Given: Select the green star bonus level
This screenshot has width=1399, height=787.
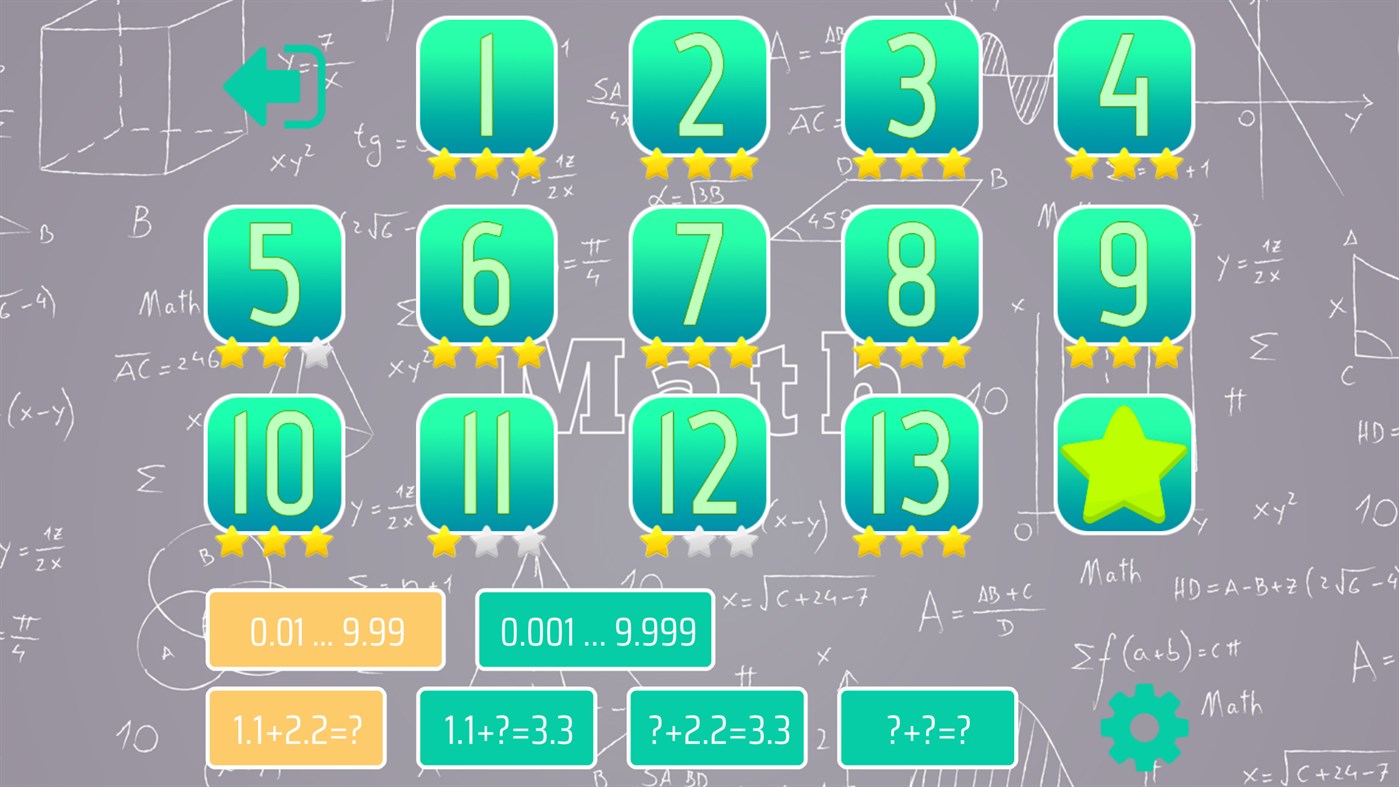Looking at the screenshot, I should [1124, 463].
